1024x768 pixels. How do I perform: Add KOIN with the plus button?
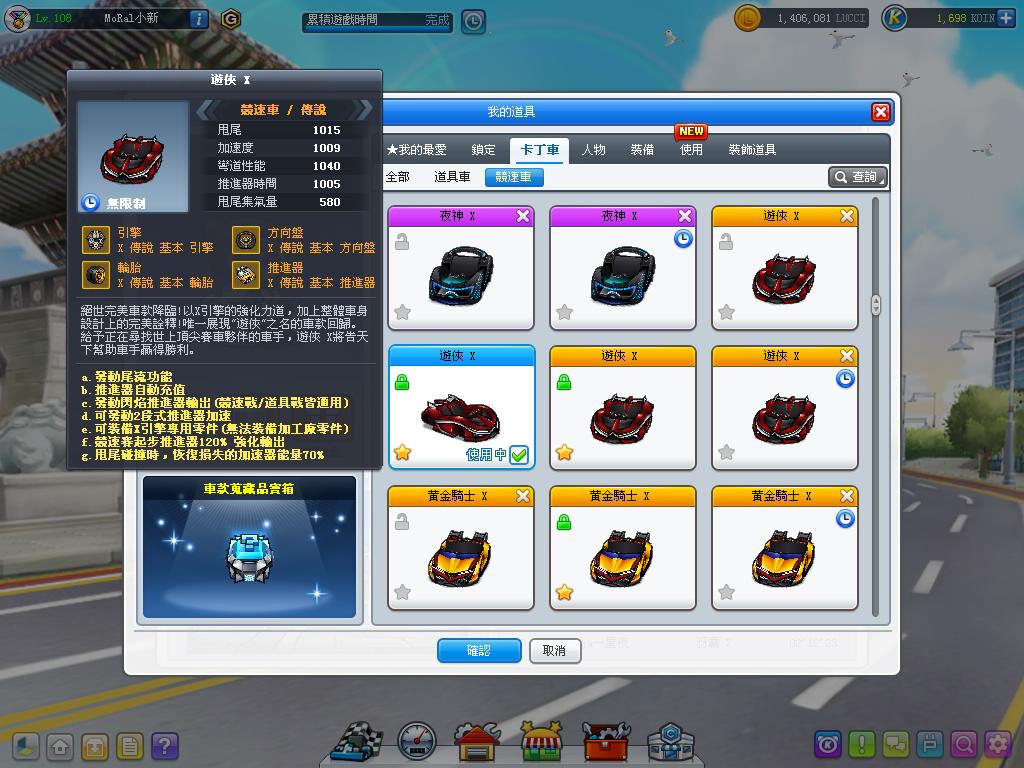tap(1005, 18)
